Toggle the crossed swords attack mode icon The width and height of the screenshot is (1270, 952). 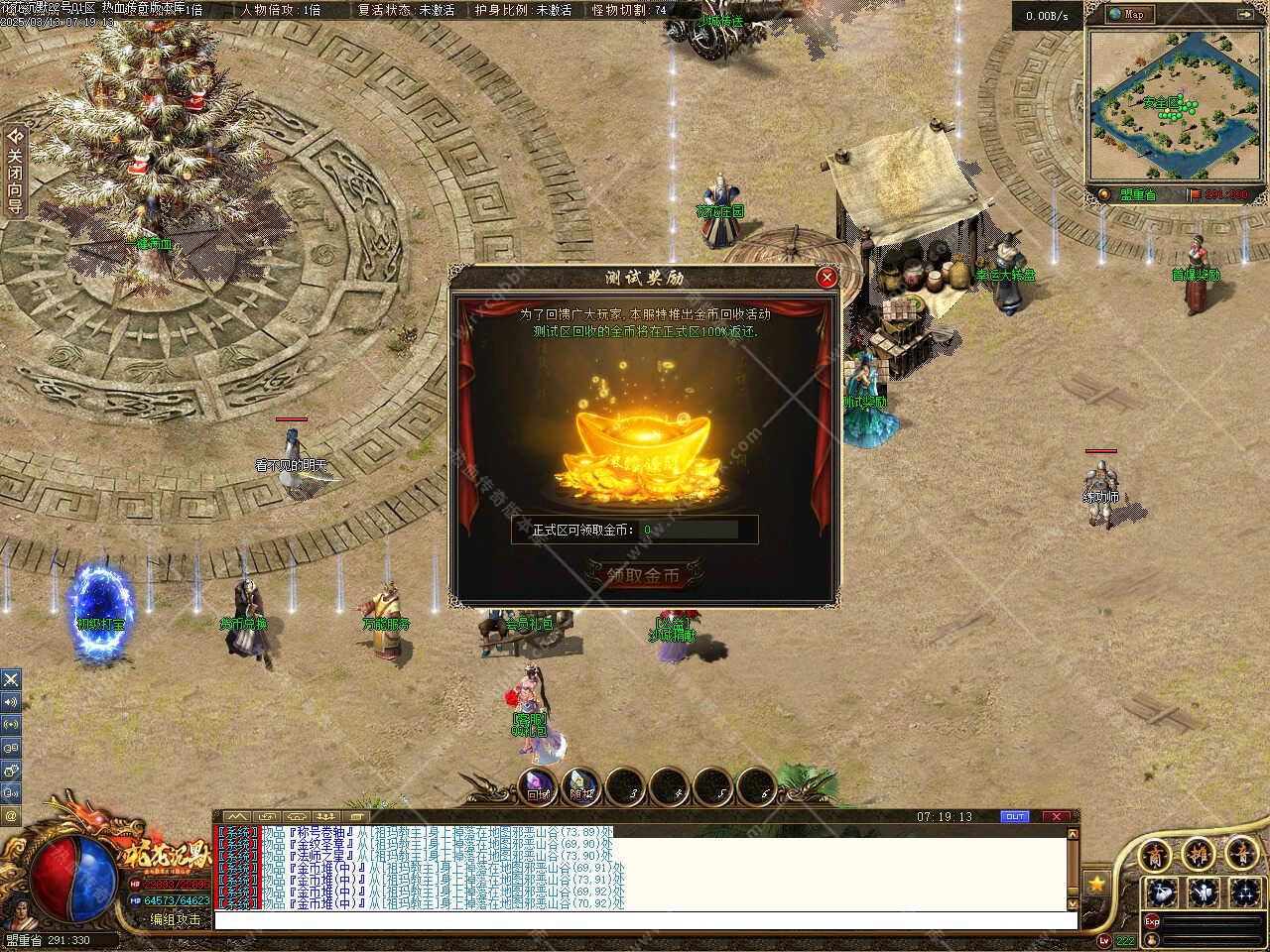coord(11,679)
